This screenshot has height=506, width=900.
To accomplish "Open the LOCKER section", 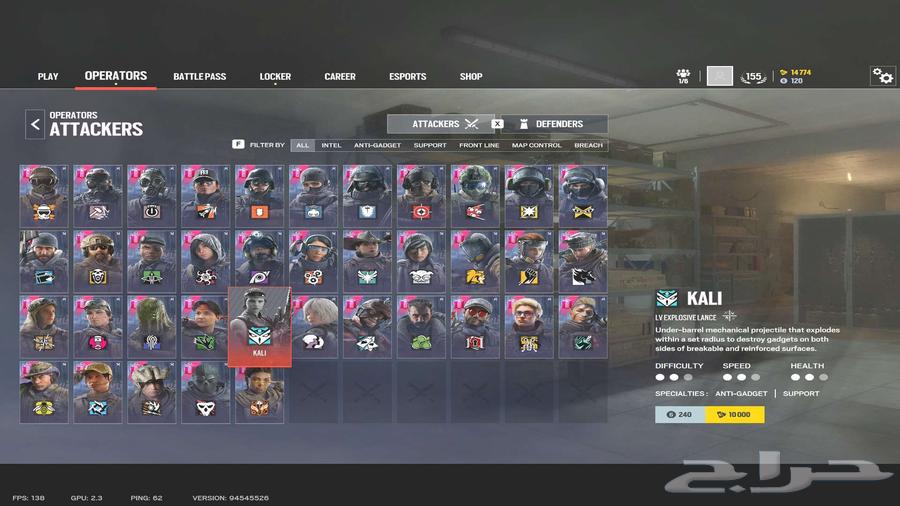I will click(x=275, y=76).
